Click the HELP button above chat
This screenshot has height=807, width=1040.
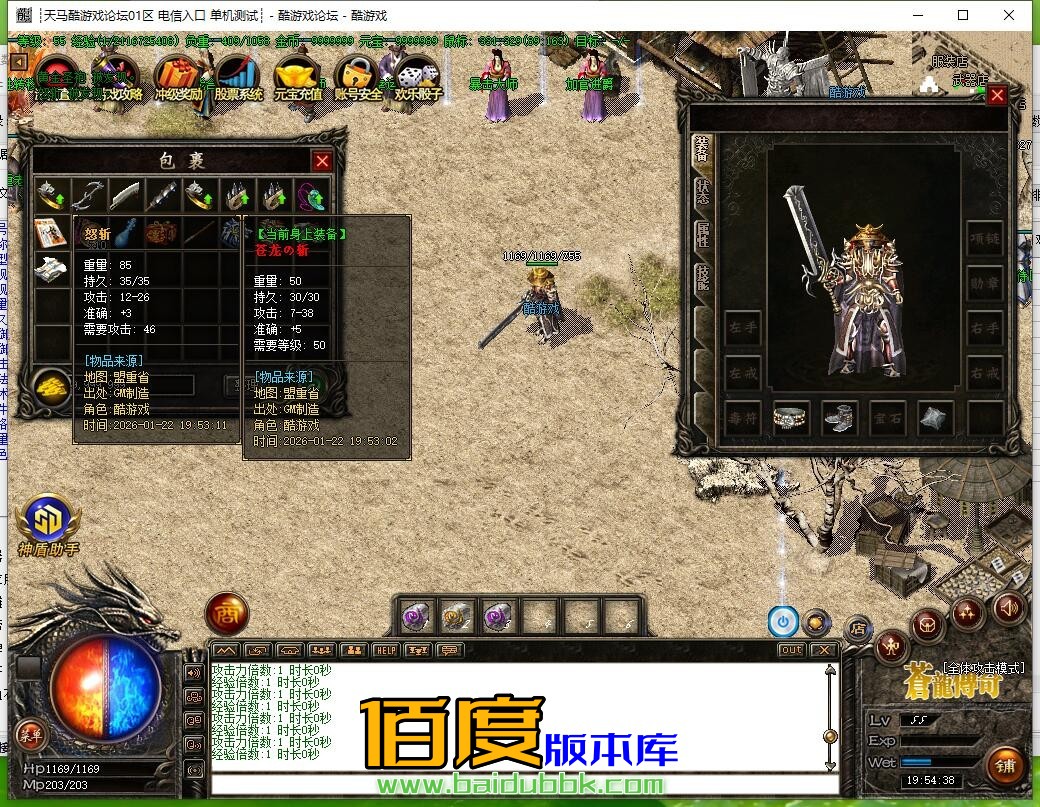[x=385, y=650]
